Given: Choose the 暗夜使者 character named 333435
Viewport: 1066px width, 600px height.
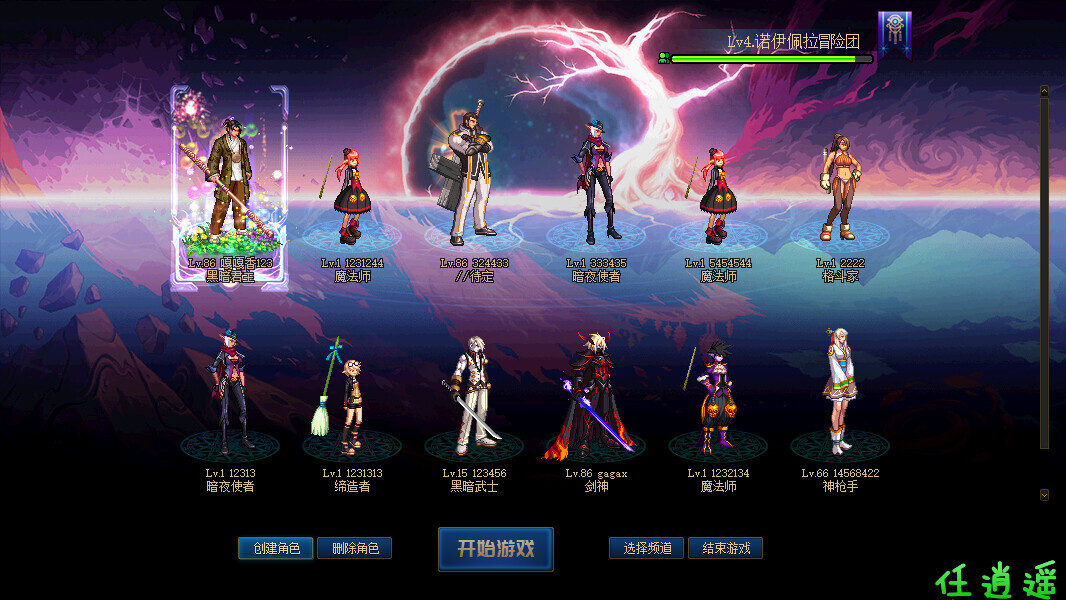Looking at the screenshot, I should coord(596,185).
